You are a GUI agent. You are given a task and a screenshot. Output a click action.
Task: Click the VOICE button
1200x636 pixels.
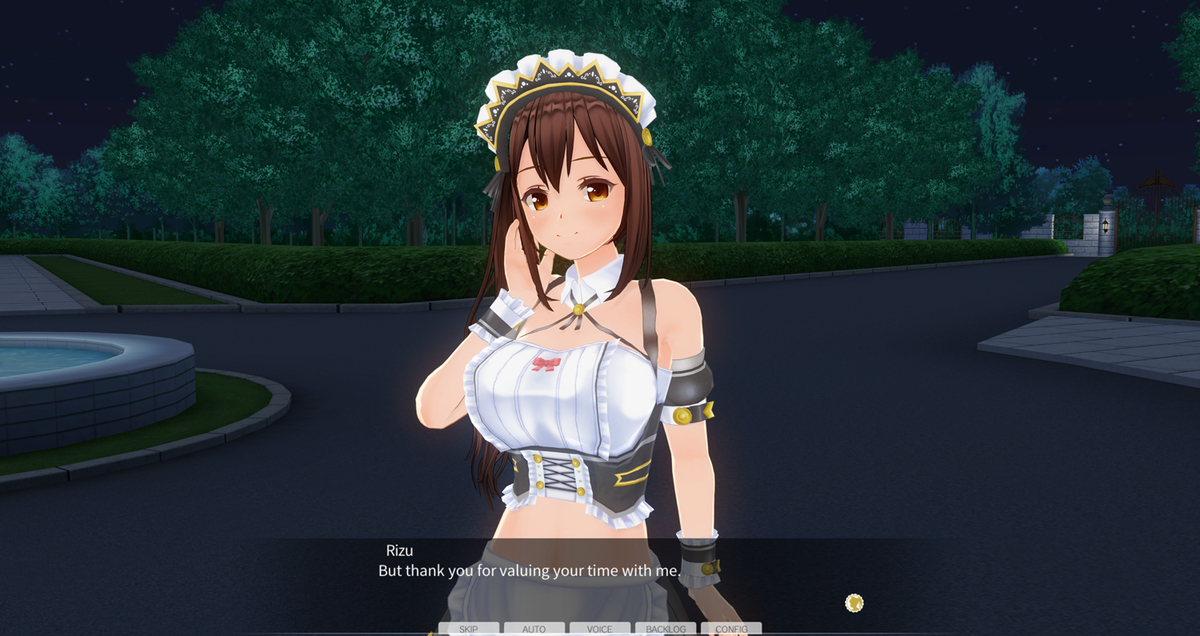tap(600, 629)
